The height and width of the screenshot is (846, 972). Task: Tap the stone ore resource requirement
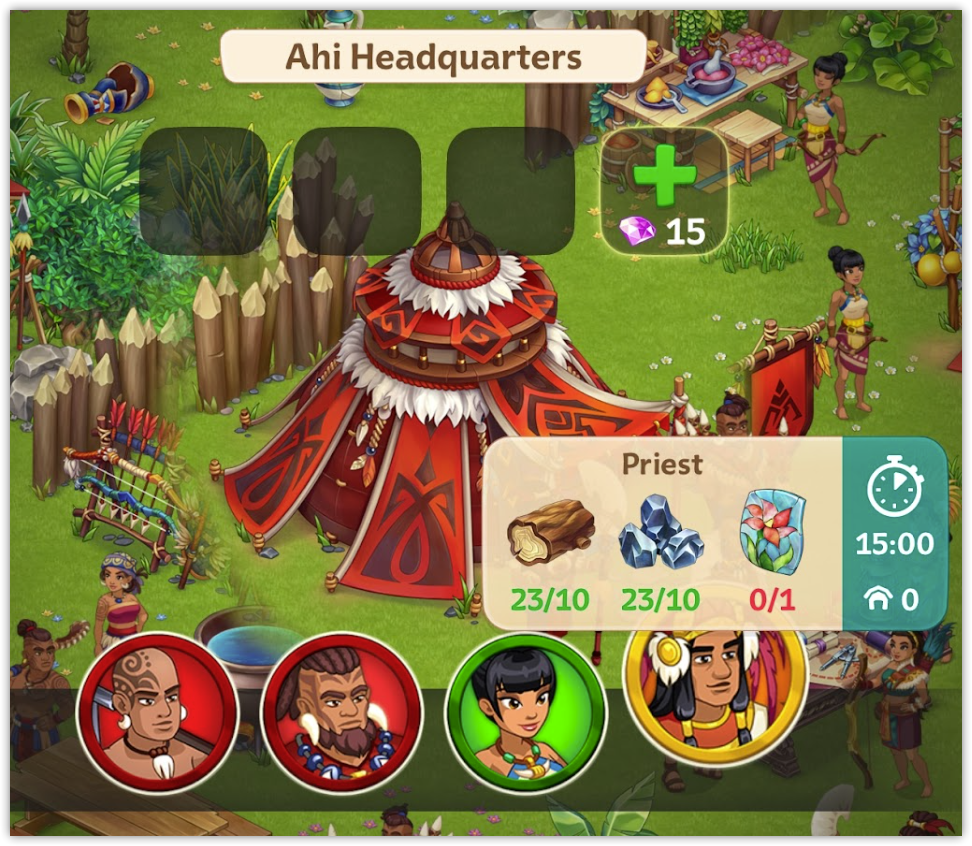[x=659, y=533]
